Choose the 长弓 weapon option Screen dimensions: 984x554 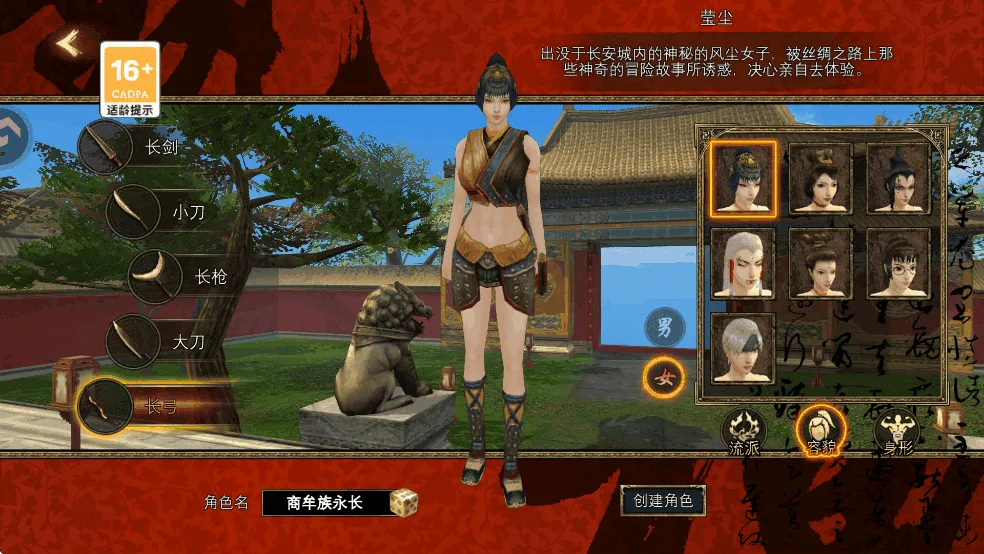pos(105,406)
